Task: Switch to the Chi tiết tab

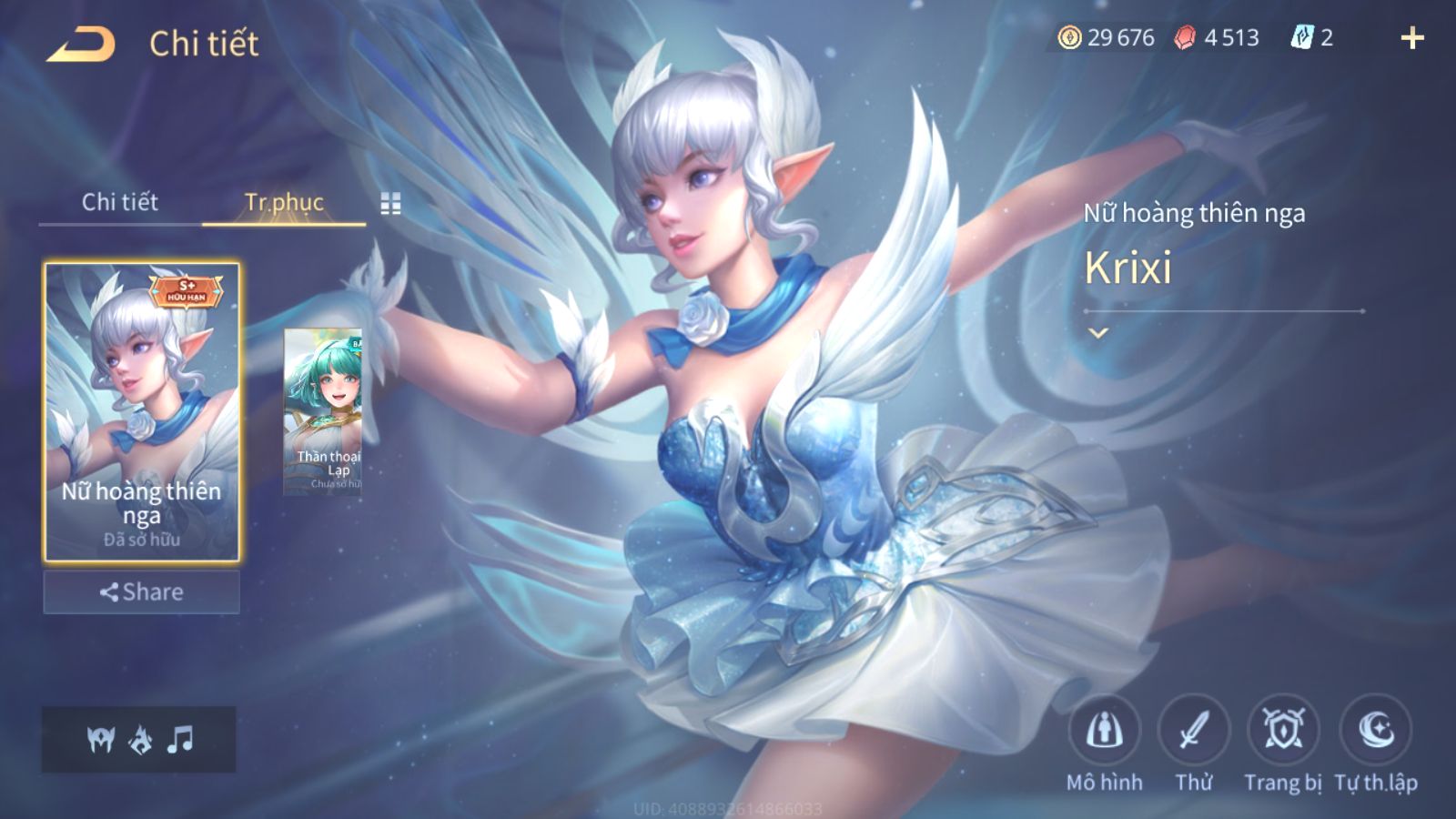Action: pyautogui.click(x=119, y=202)
